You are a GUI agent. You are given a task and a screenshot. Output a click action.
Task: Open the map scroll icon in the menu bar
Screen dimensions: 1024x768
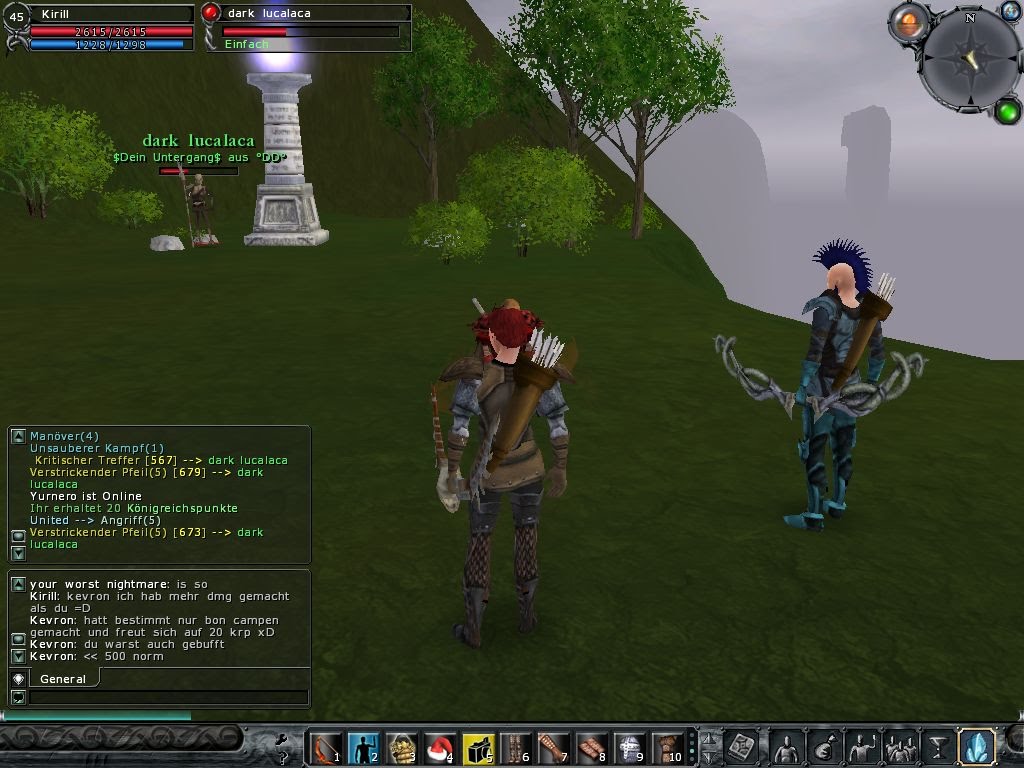tap(743, 747)
